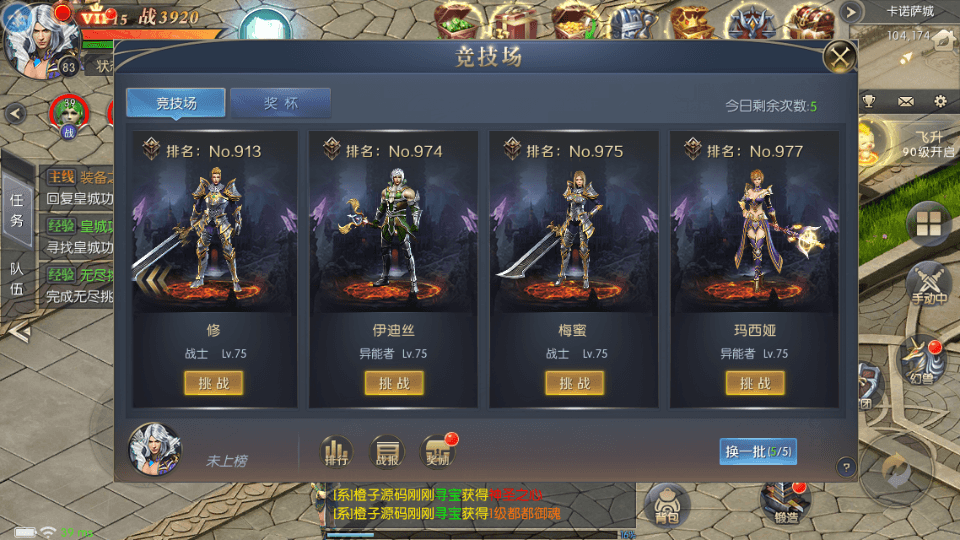Open settings via the gear icon
The width and height of the screenshot is (960, 540).
(940, 101)
